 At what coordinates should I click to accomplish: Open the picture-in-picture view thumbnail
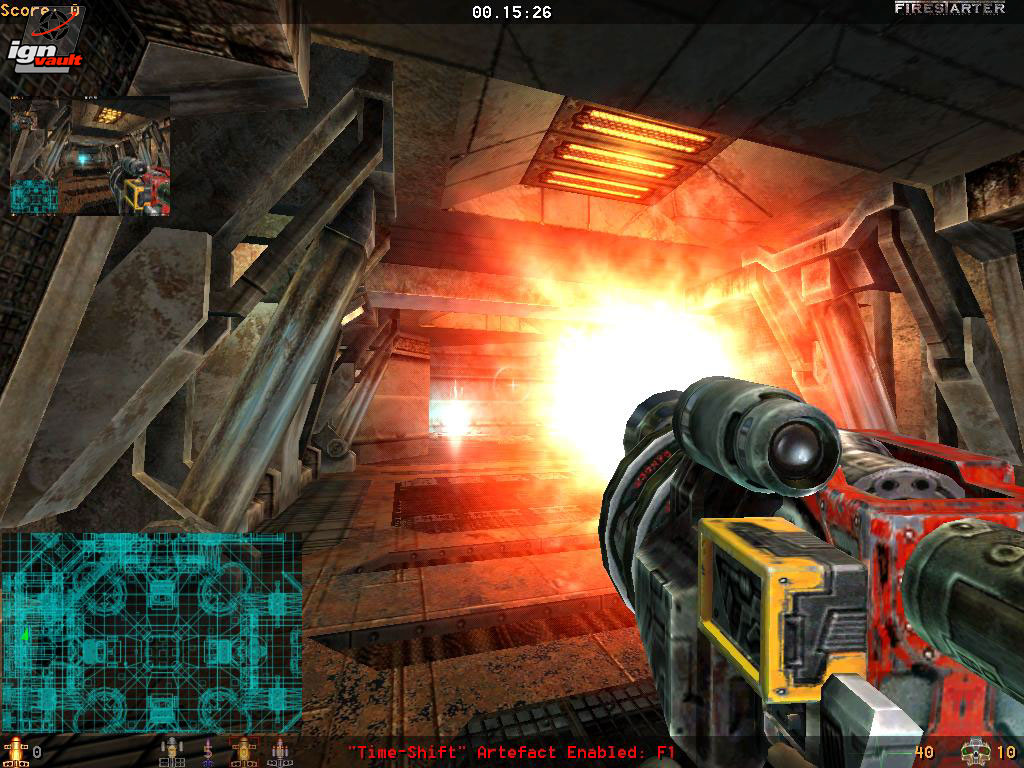pos(90,155)
